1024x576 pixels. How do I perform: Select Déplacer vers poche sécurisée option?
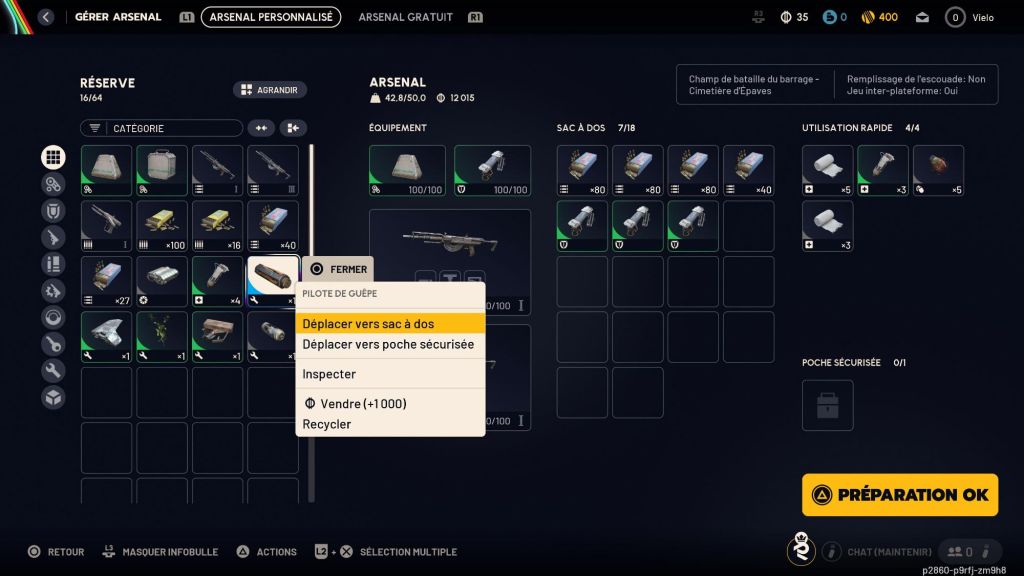(390, 344)
